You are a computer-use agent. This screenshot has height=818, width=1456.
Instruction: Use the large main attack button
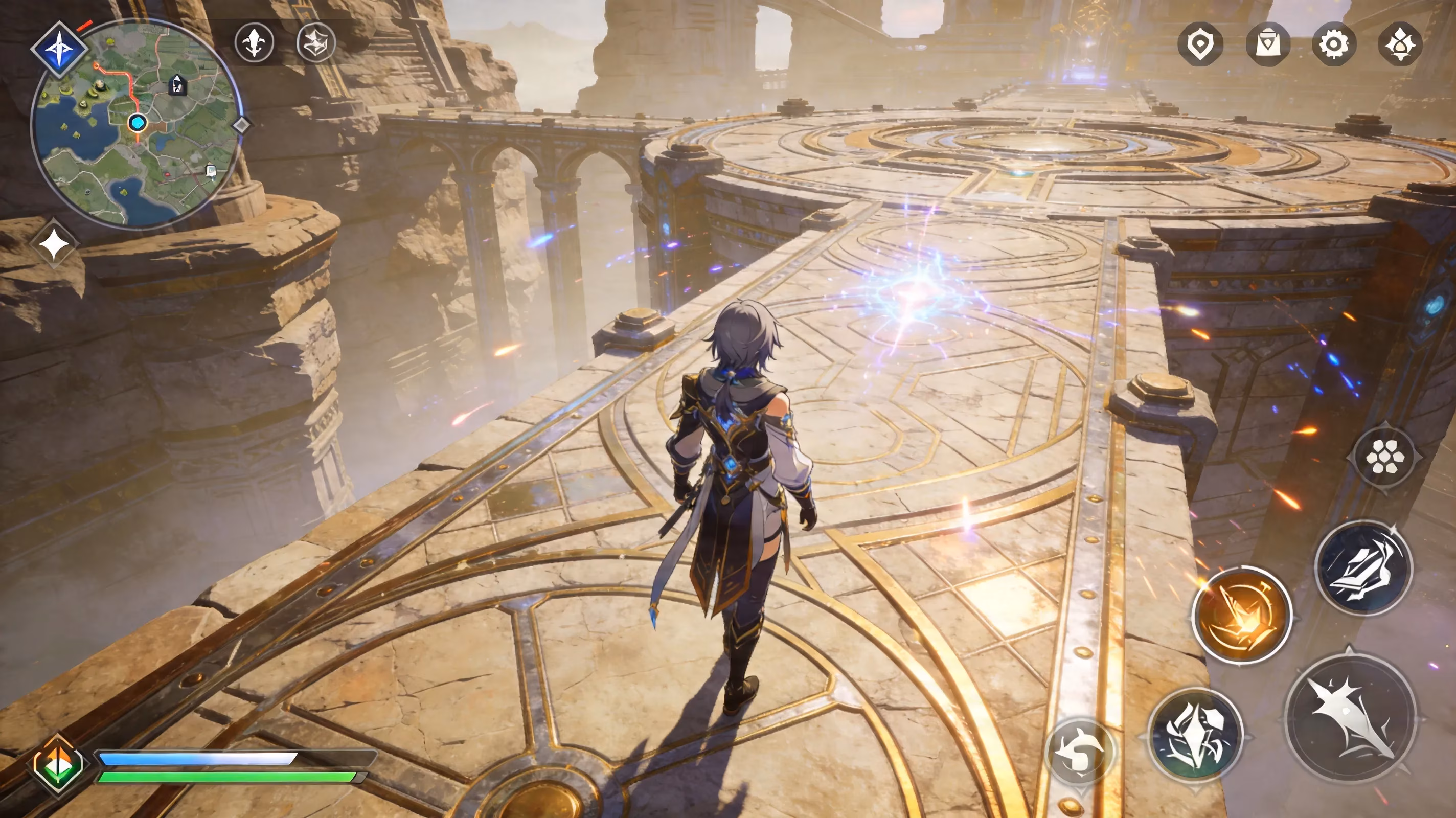tap(1350, 717)
